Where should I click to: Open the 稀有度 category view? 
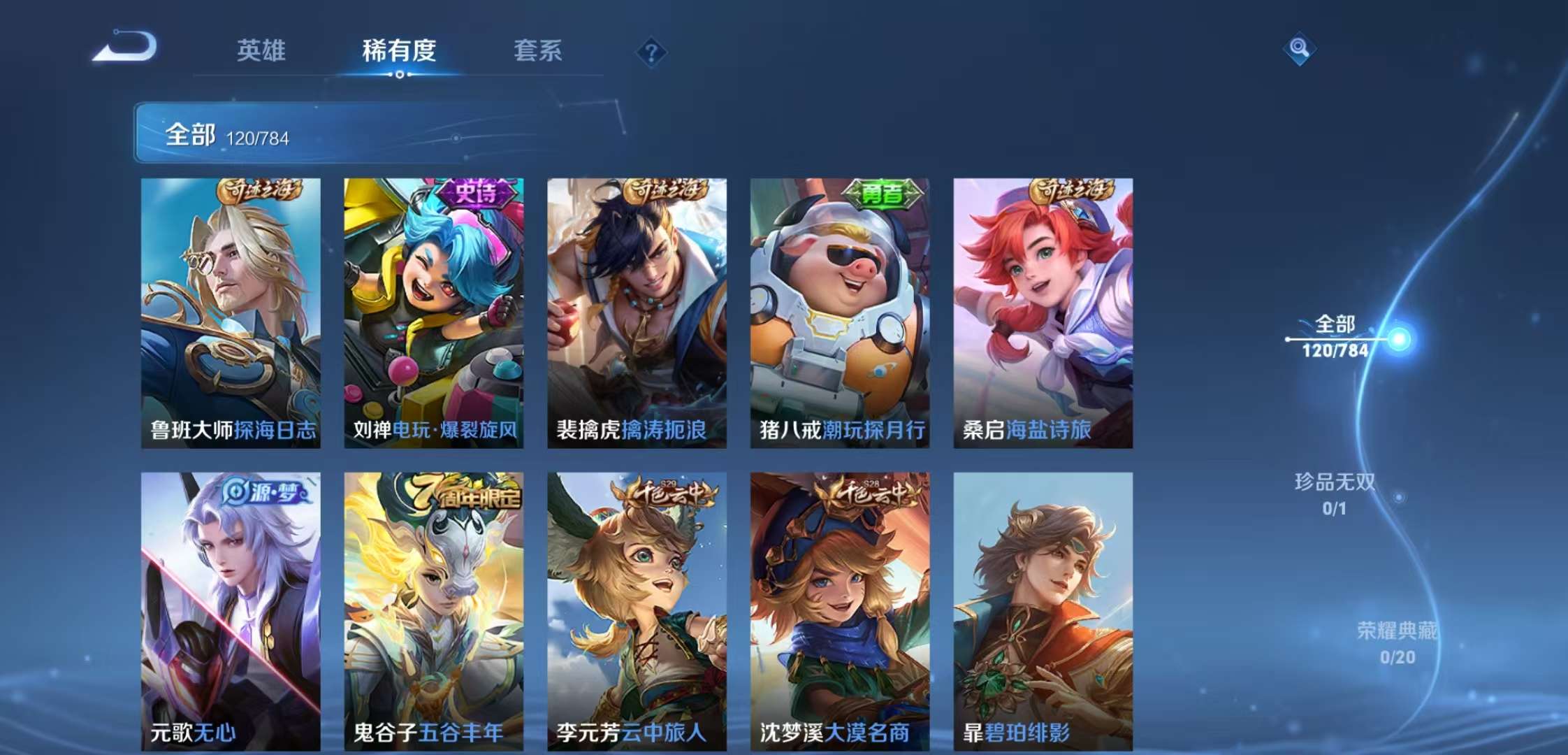click(400, 51)
